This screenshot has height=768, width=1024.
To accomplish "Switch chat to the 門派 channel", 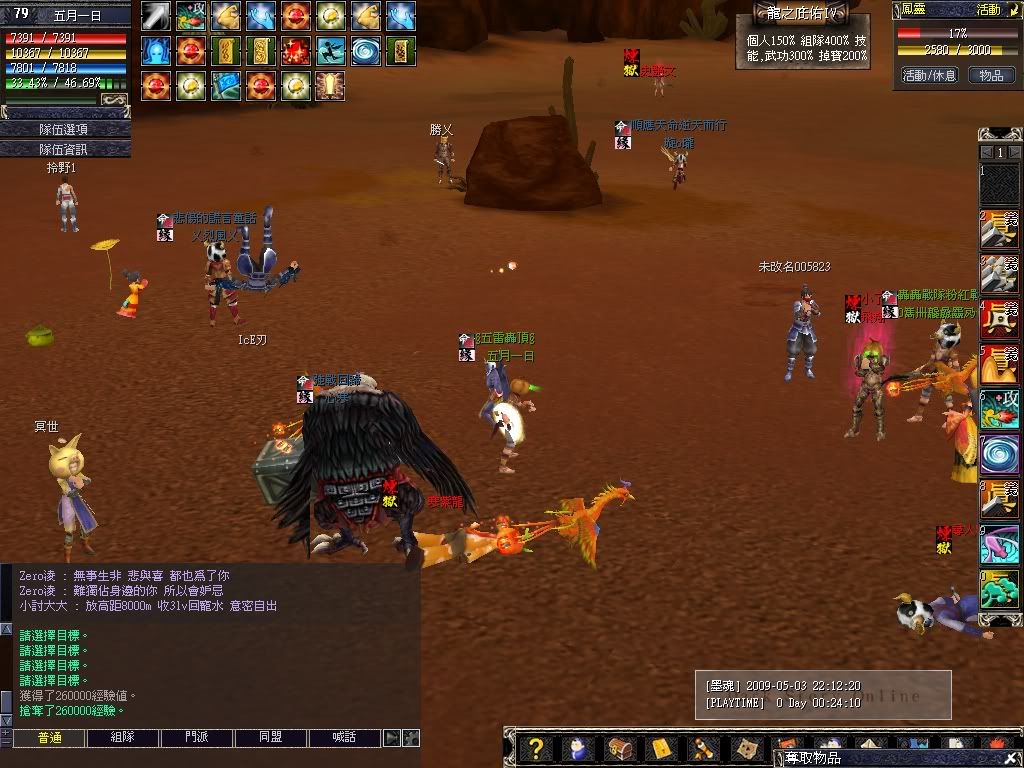I will tap(197, 738).
